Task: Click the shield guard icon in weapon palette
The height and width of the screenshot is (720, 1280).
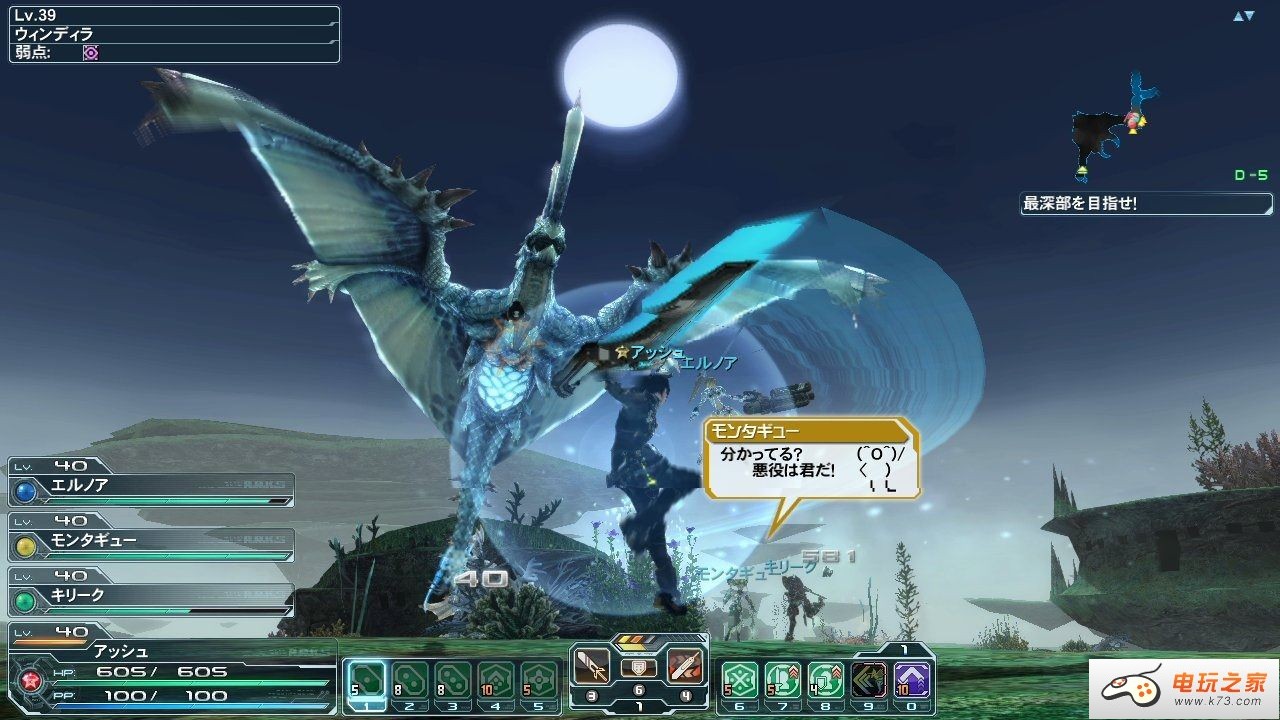Action: pos(639,667)
